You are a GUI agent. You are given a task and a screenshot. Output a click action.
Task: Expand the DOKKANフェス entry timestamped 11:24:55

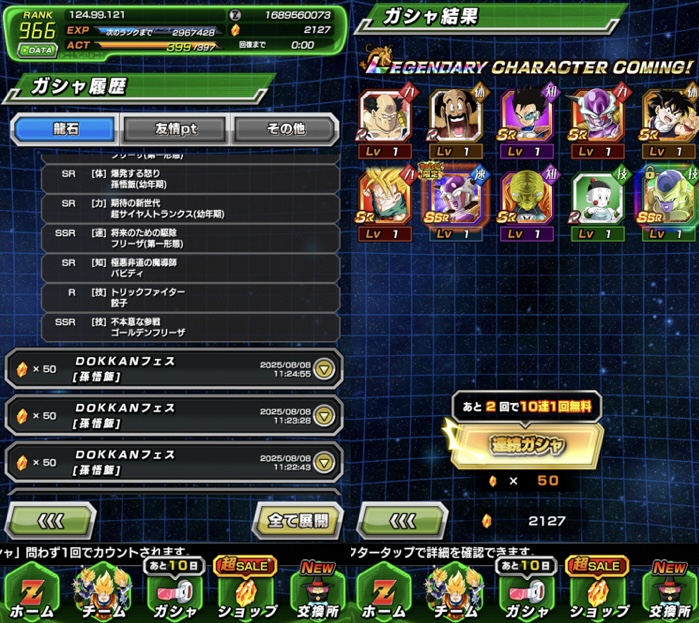click(x=325, y=369)
